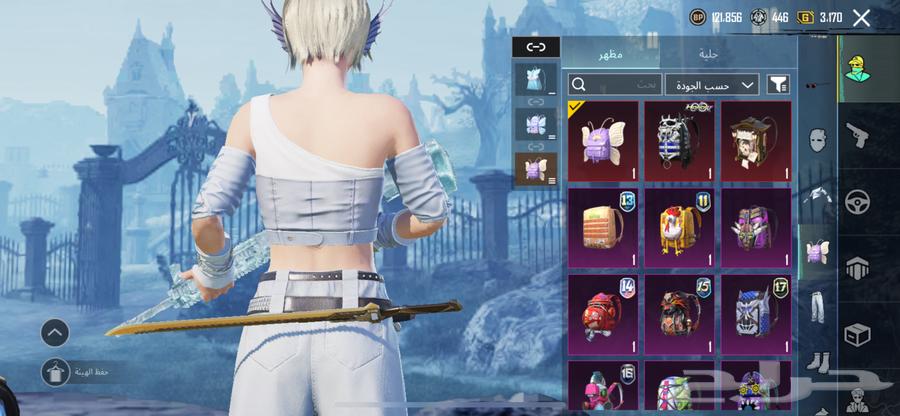Switch to the حلية tab
This screenshot has height=416, width=900.
[x=709, y=54]
